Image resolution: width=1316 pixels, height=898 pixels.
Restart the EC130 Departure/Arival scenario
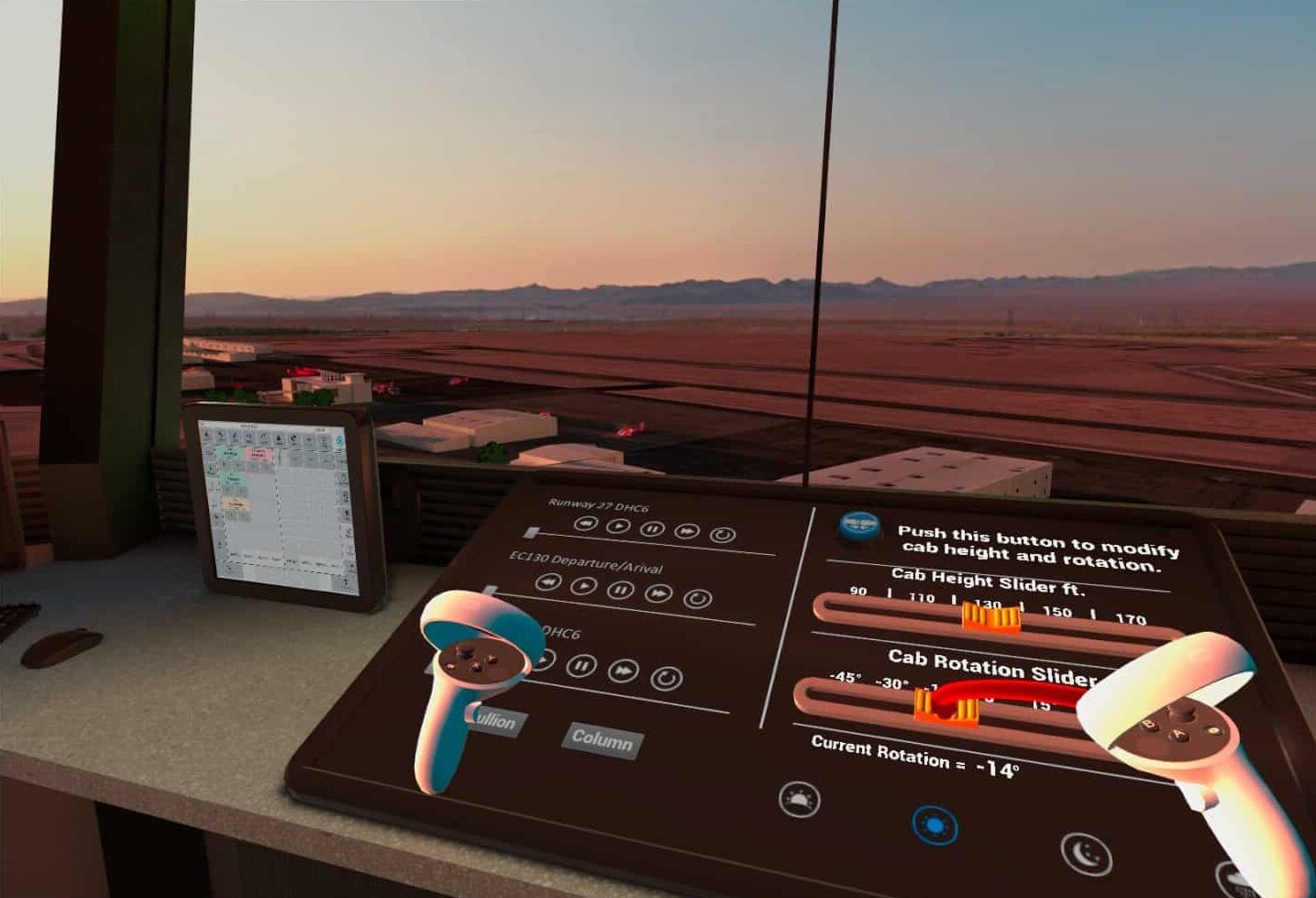tap(696, 599)
